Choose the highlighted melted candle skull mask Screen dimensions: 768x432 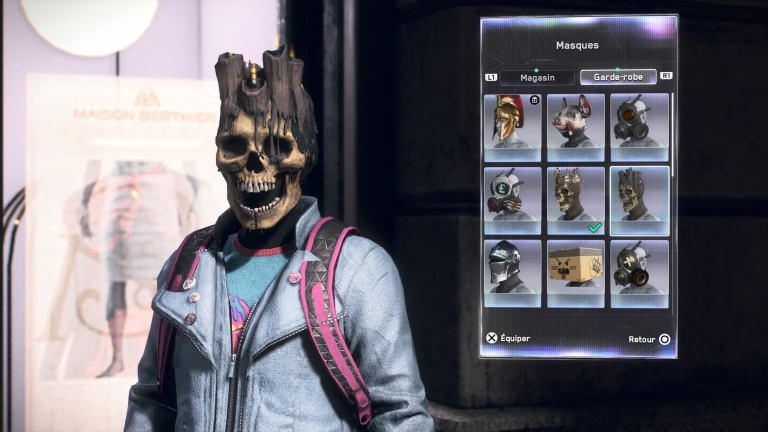coord(639,200)
